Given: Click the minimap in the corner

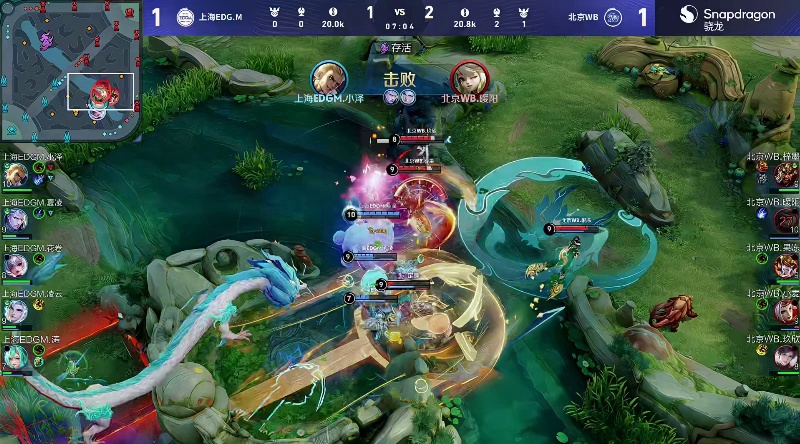Looking at the screenshot, I should point(70,72).
